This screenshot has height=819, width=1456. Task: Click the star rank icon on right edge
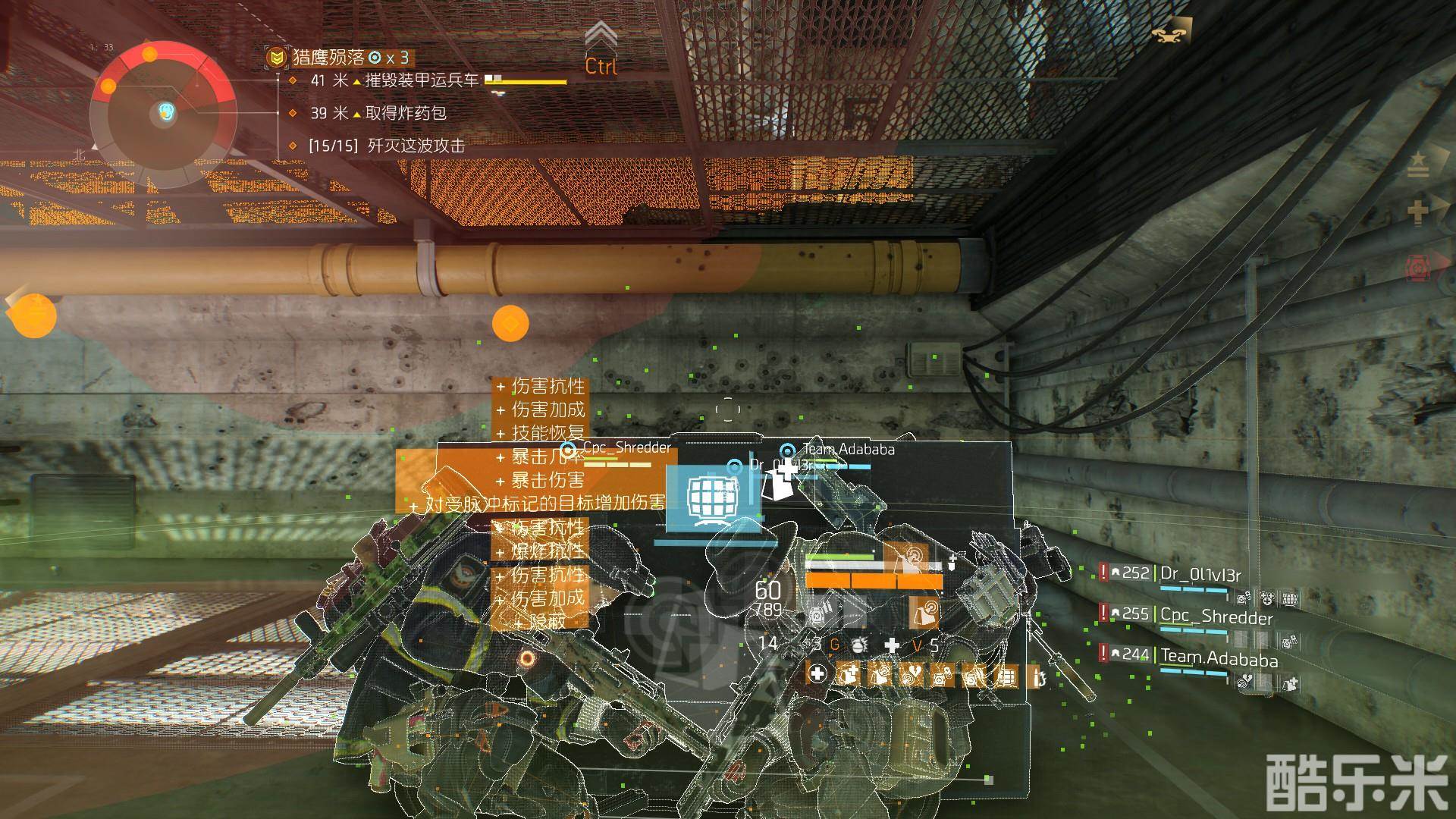pos(1417,163)
